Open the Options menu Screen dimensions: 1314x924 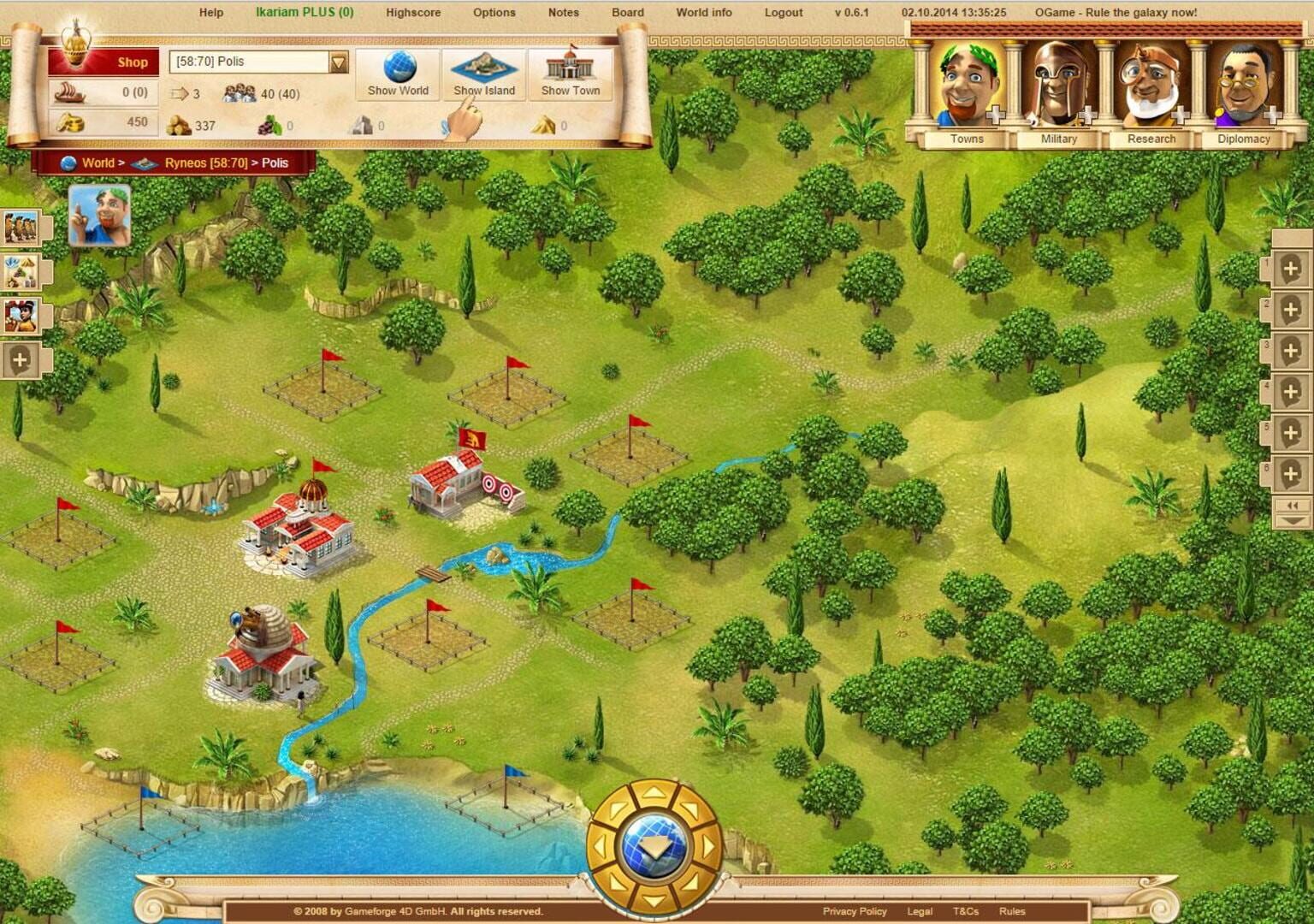pyautogui.click(x=493, y=13)
